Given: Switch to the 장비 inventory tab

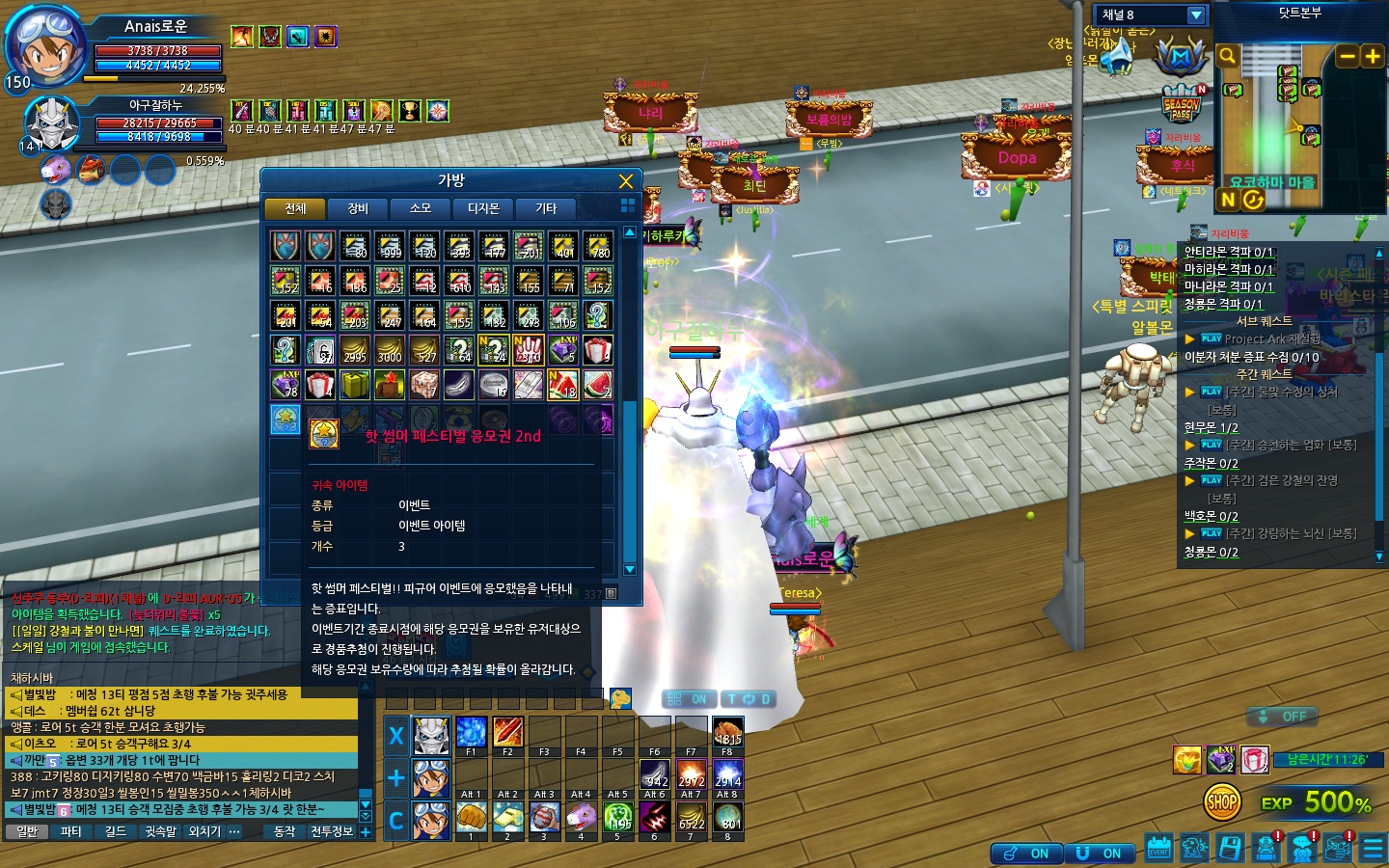Looking at the screenshot, I should 358,208.
